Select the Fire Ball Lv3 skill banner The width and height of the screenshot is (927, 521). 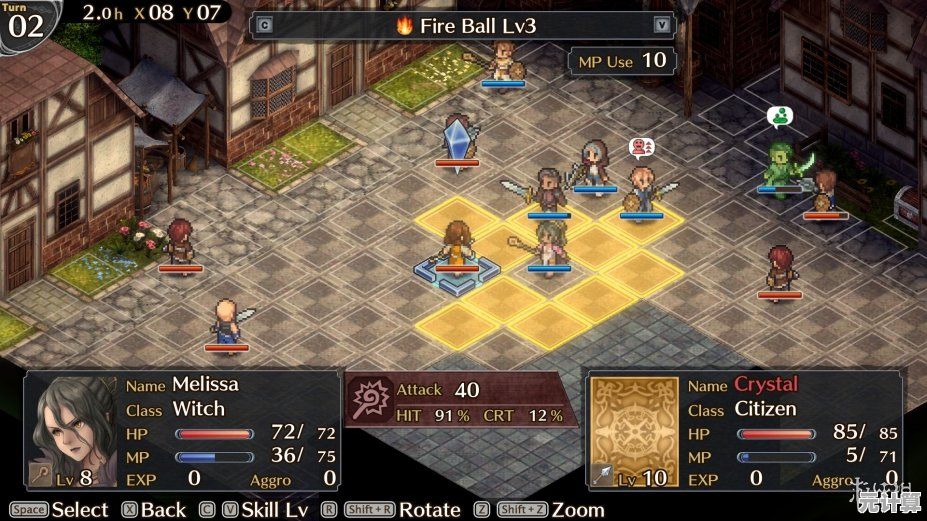coord(463,25)
